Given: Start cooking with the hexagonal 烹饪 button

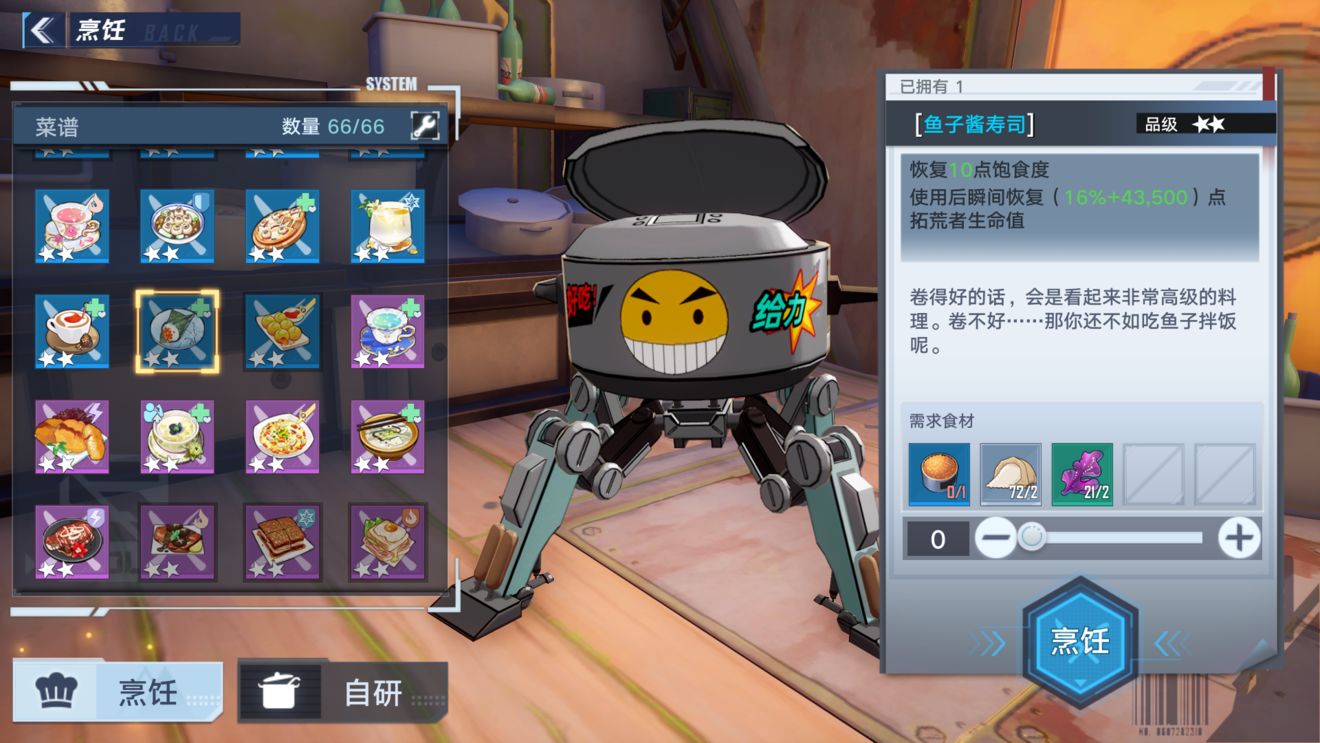Looking at the screenshot, I should tap(1080, 641).
